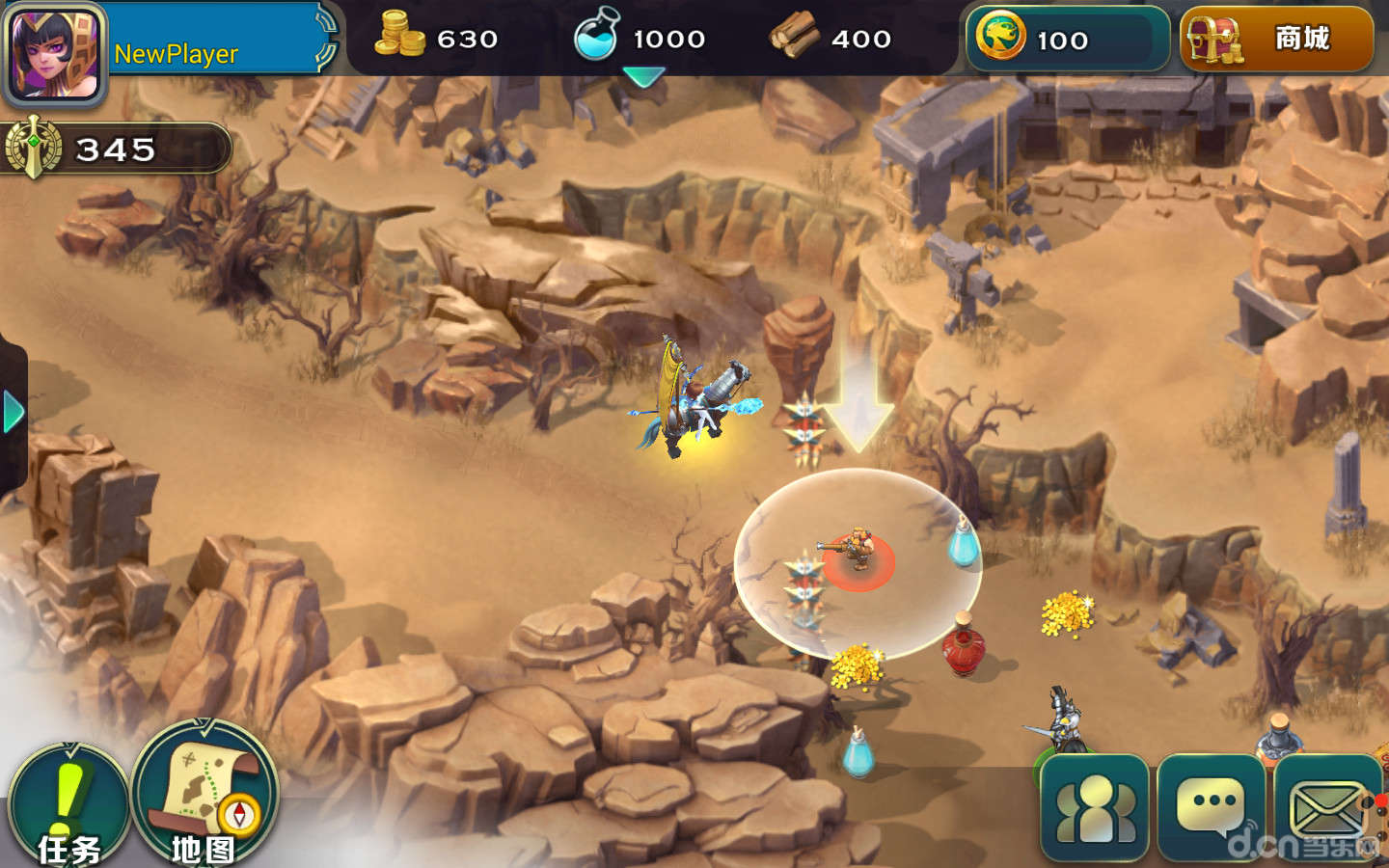Expand the left side panel arrow
The width and height of the screenshot is (1389, 868).
pyautogui.click(x=14, y=413)
